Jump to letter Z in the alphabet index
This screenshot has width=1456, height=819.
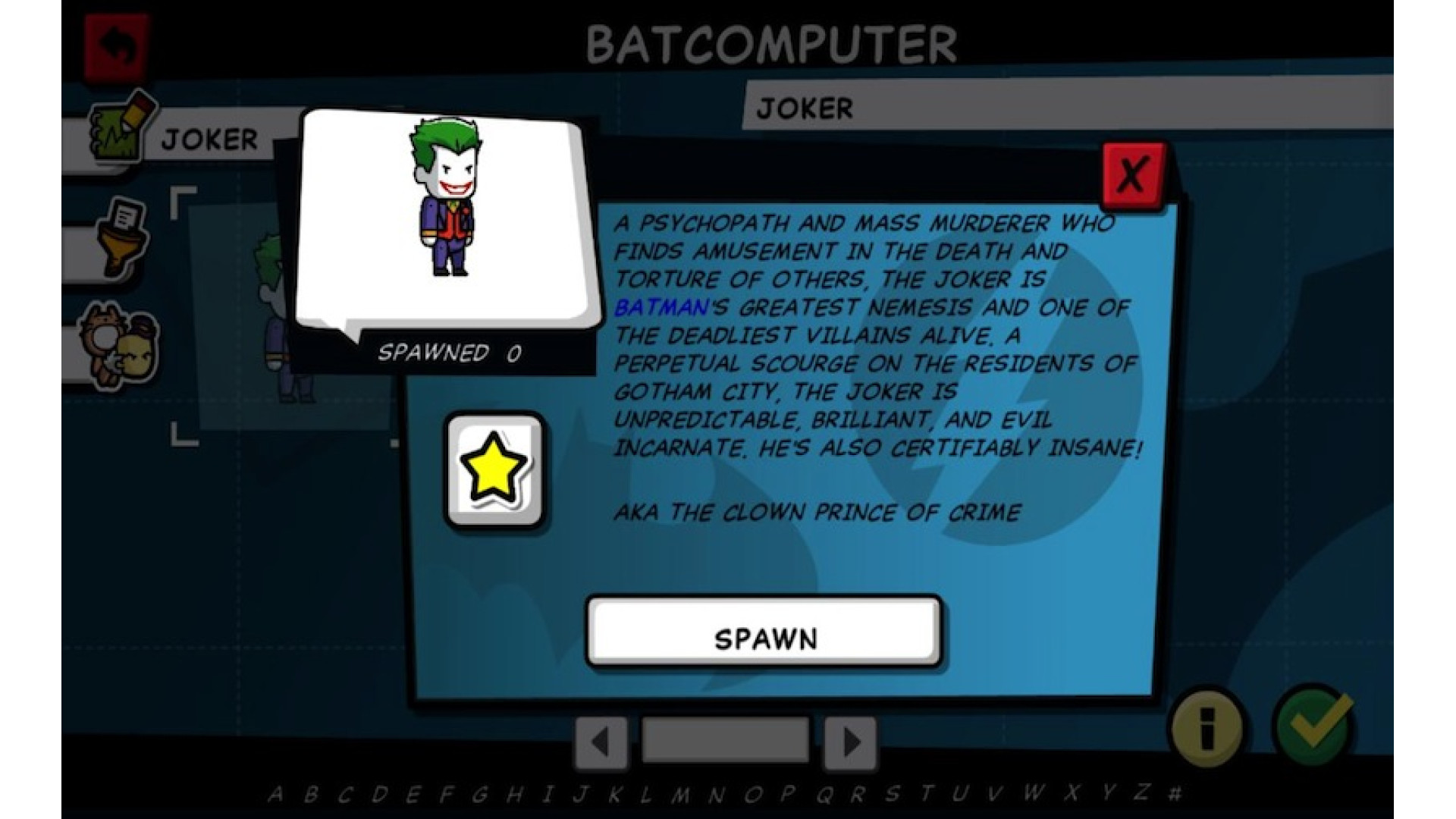click(1142, 792)
